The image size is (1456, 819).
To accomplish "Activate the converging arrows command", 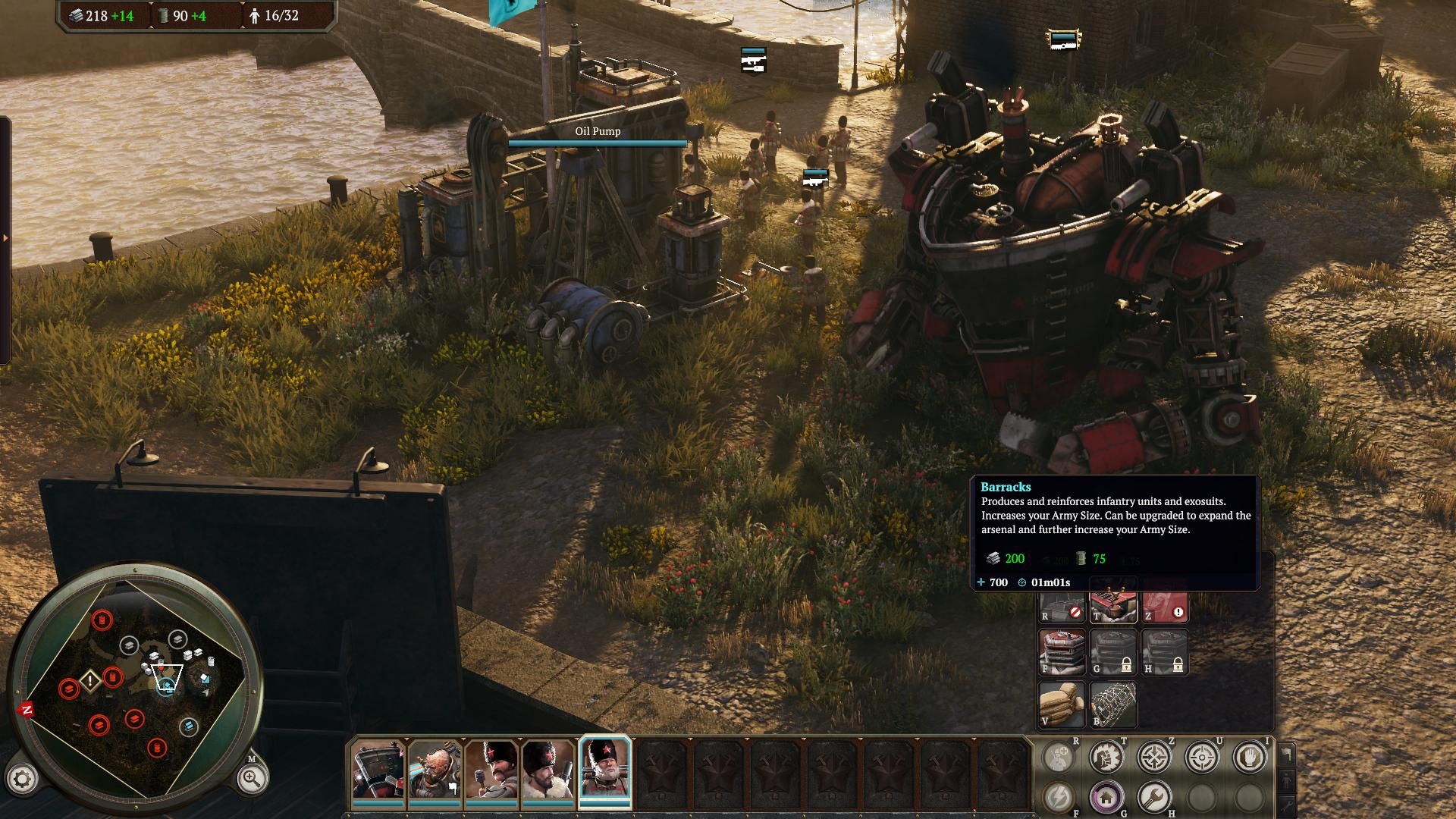I will [1154, 757].
